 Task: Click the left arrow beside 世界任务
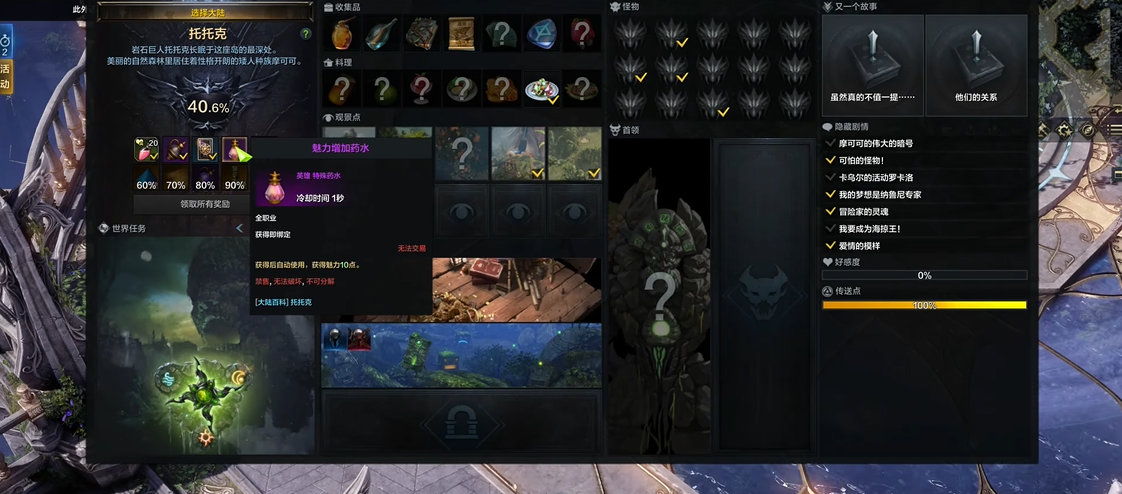[239, 229]
